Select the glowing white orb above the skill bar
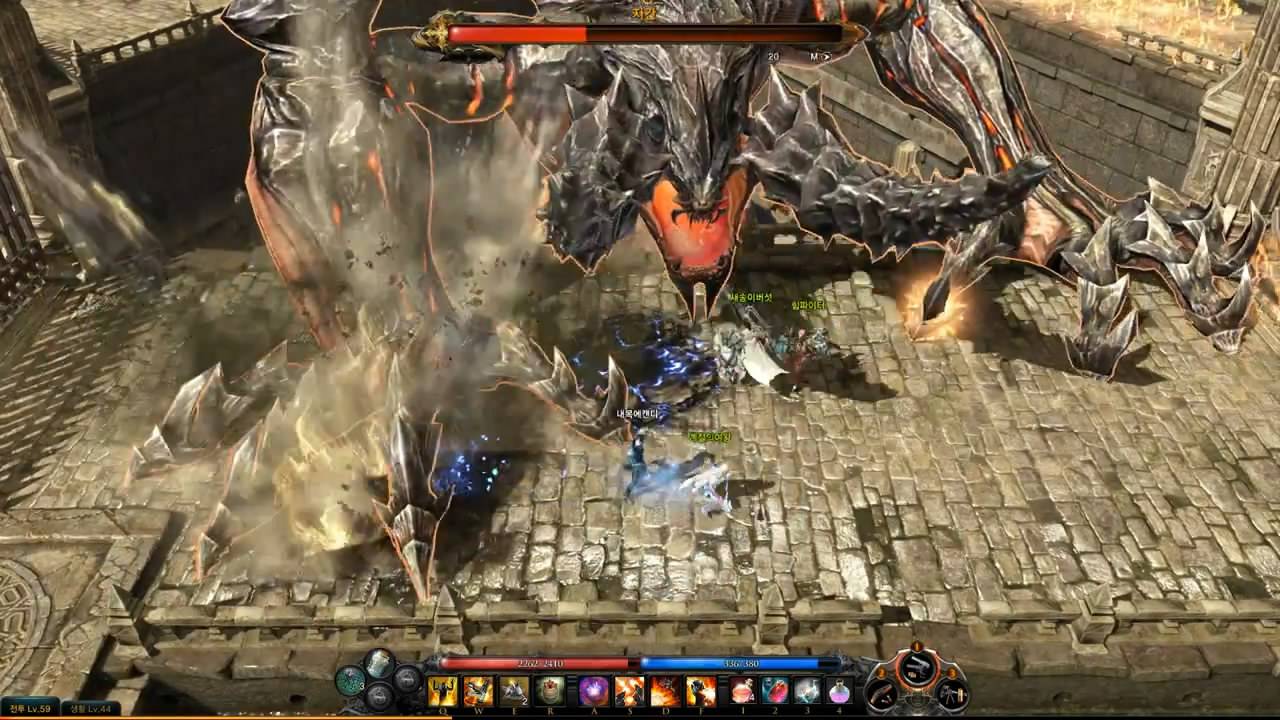The height and width of the screenshot is (720, 1280). click(380, 662)
